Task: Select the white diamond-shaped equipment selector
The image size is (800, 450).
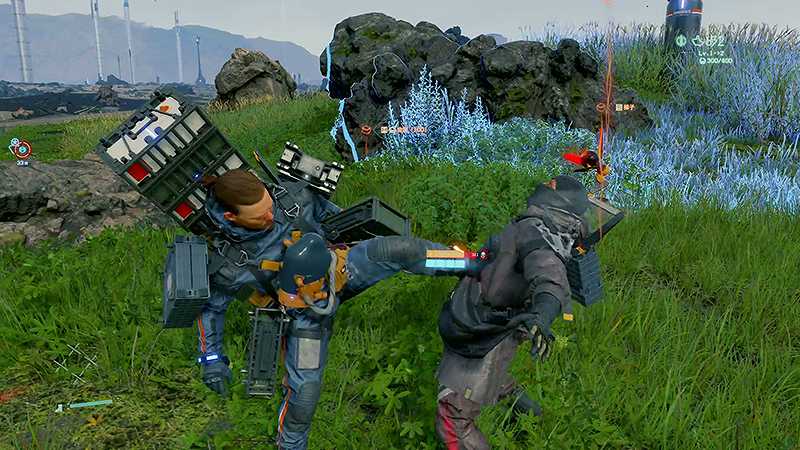Action: click(x=76, y=362)
